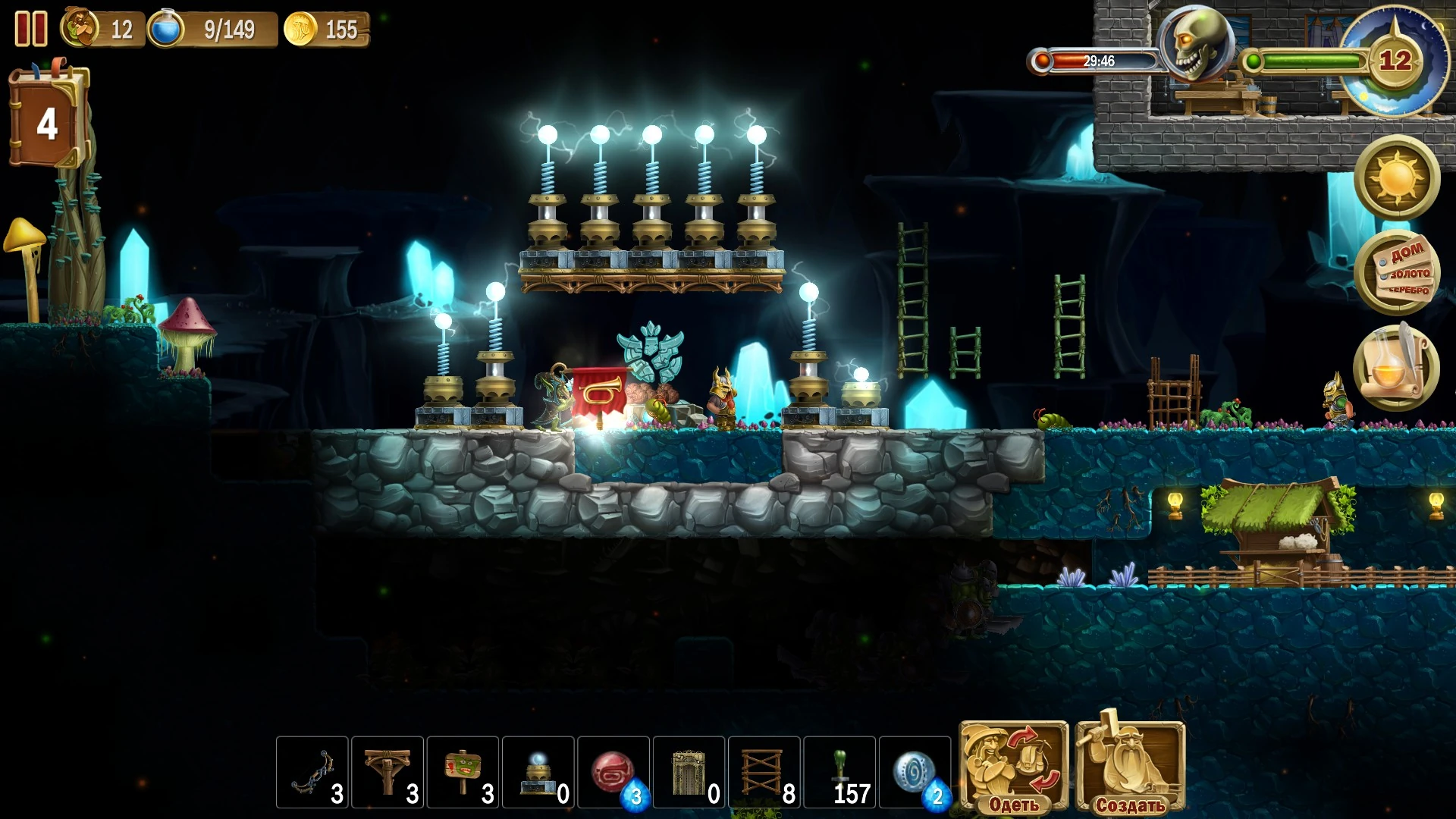The height and width of the screenshot is (819, 1456).
Task: Open the Создать crafting menu
Action: click(x=1130, y=767)
